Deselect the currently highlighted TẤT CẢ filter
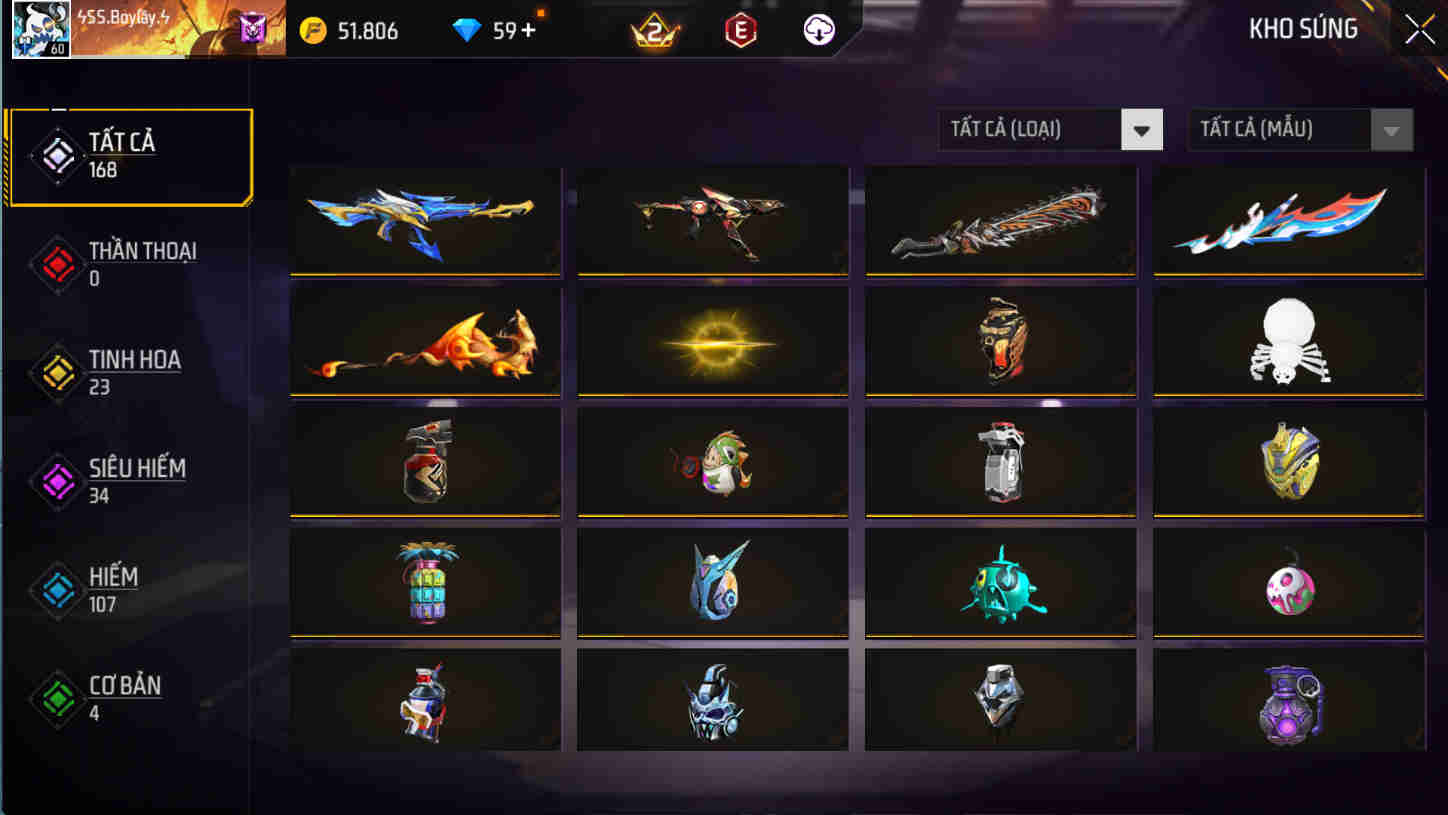The height and width of the screenshot is (815, 1448). 132,153
